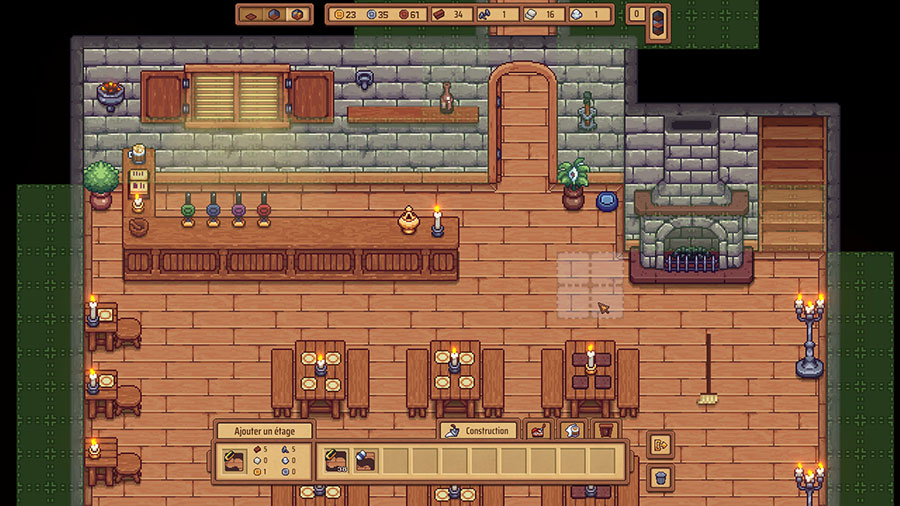The width and height of the screenshot is (900, 506).
Task: Open the mug decoration tab
Action: (572, 431)
